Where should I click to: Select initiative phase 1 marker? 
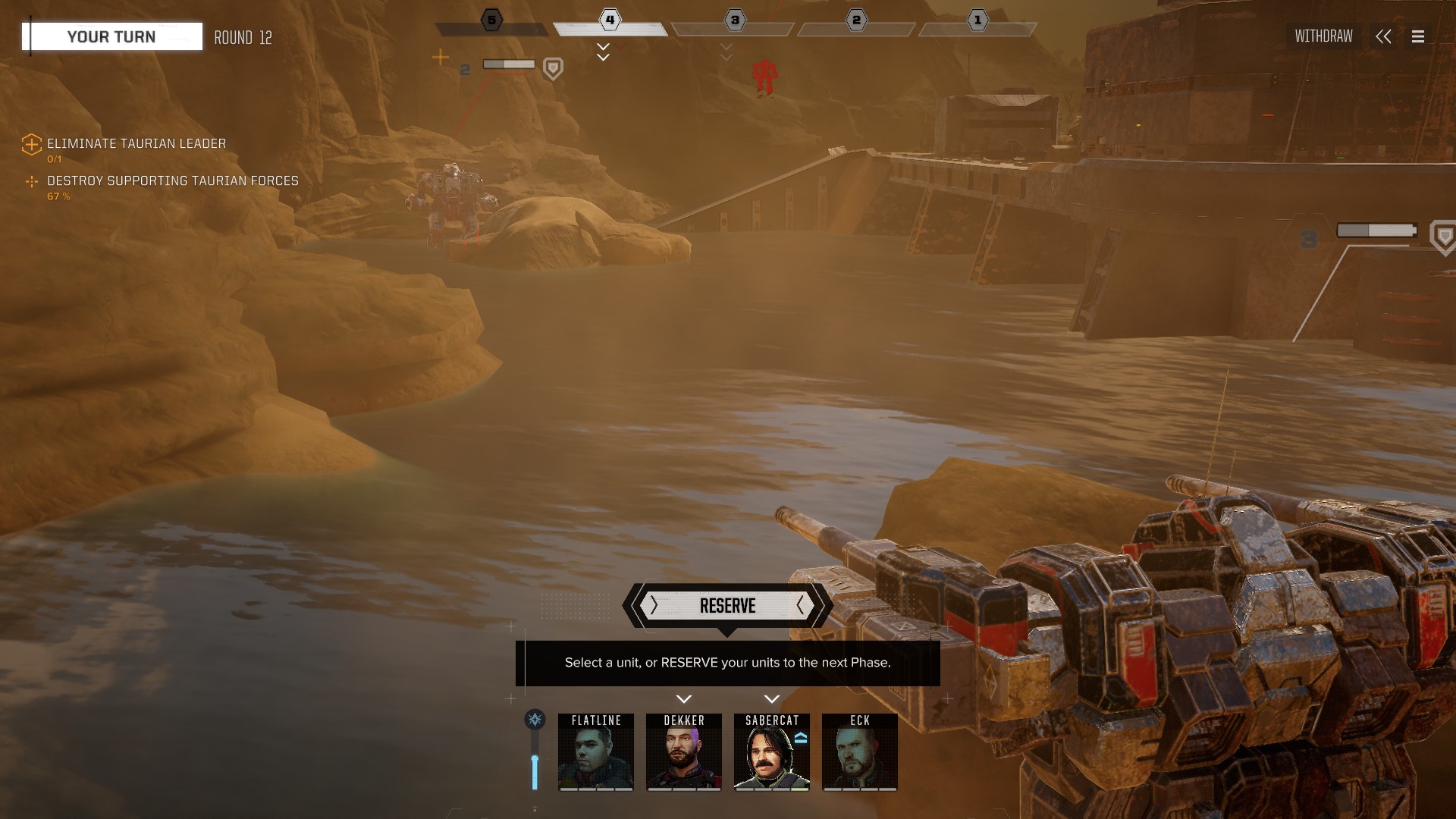(977, 20)
